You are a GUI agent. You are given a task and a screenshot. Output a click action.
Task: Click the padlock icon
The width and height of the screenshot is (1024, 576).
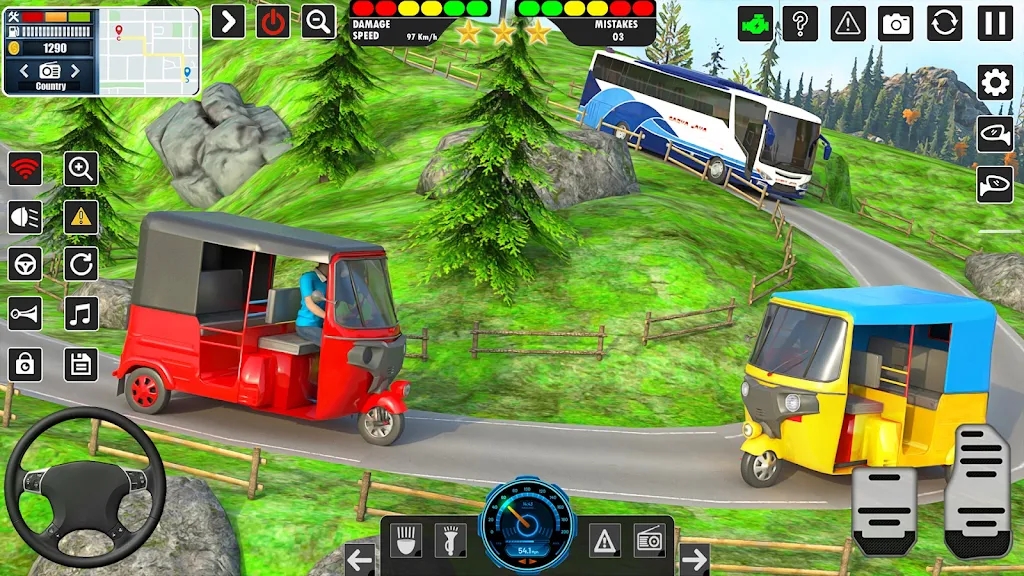(25, 364)
